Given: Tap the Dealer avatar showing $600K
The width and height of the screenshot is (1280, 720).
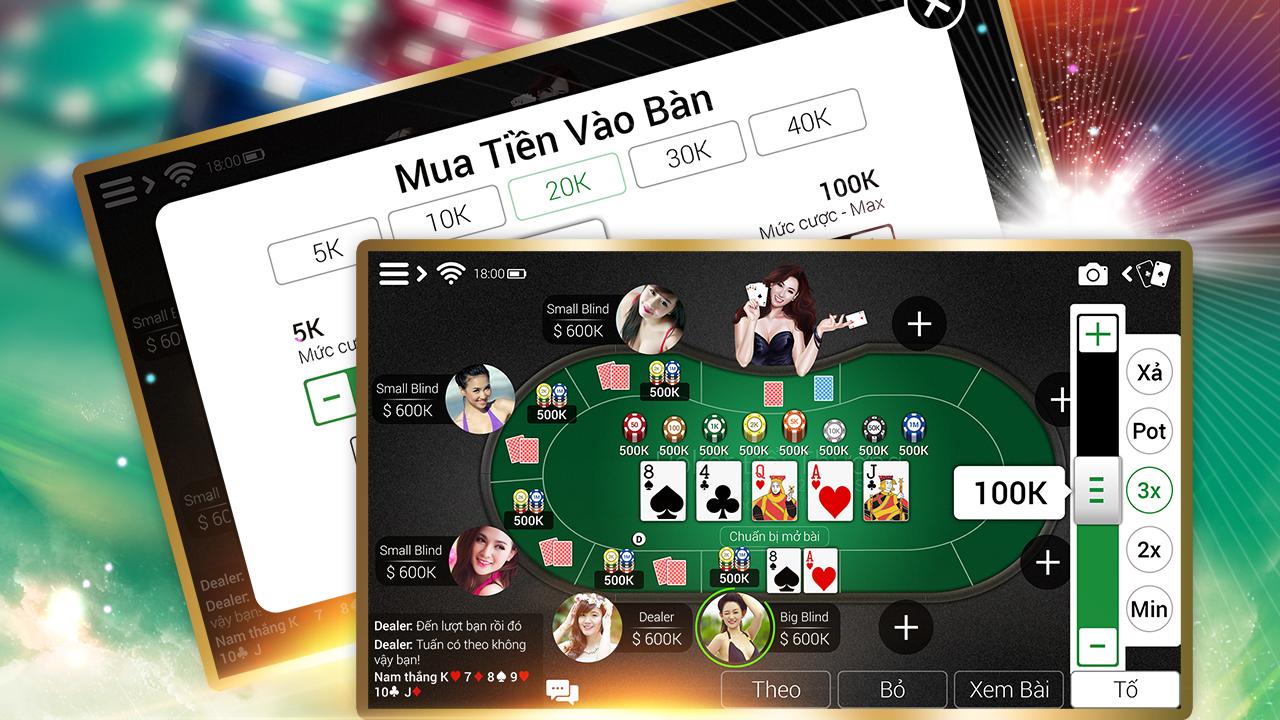Looking at the screenshot, I should pyautogui.click(x=586, y=628).
